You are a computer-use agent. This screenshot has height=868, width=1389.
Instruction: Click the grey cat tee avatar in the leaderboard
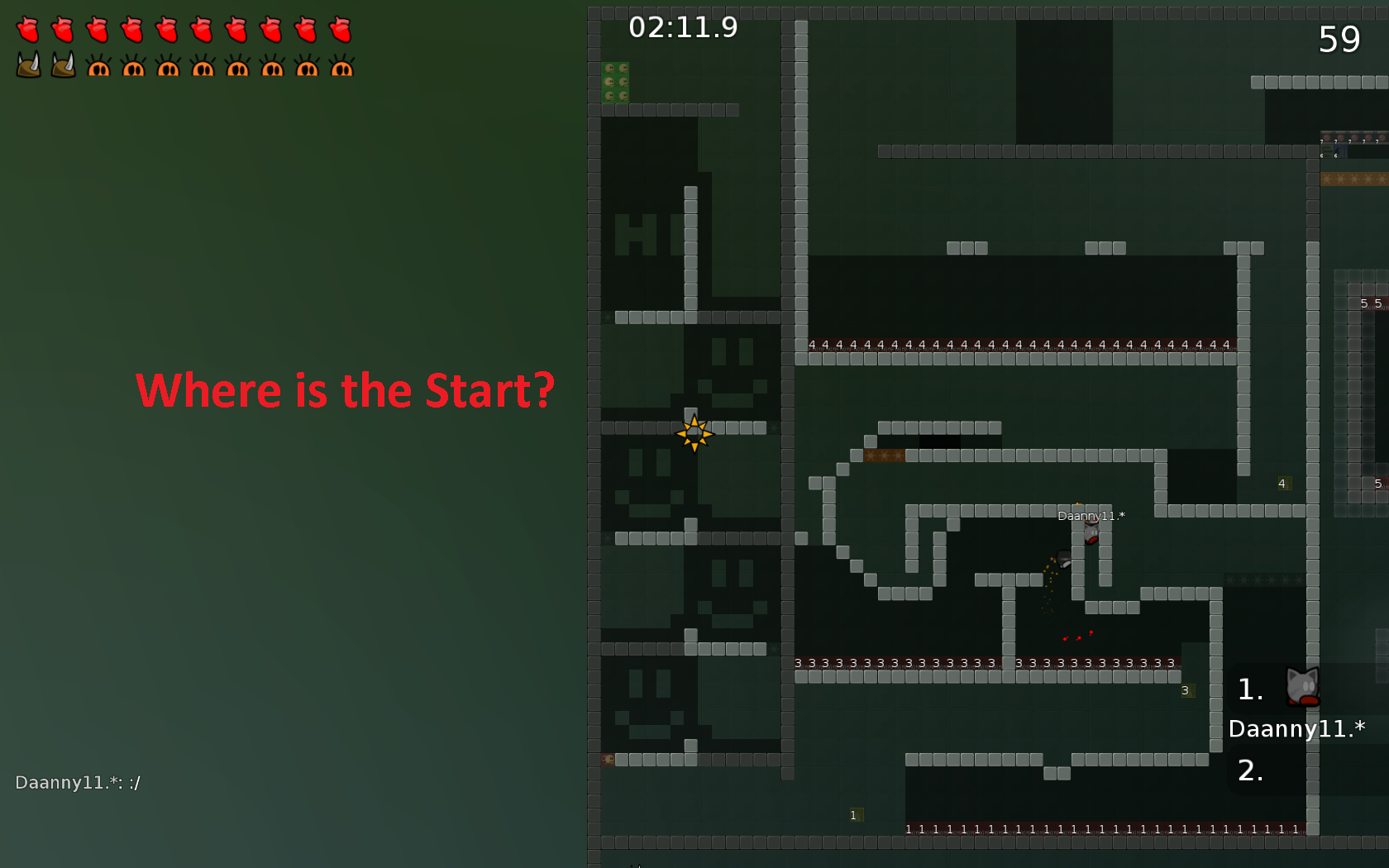1301,686
